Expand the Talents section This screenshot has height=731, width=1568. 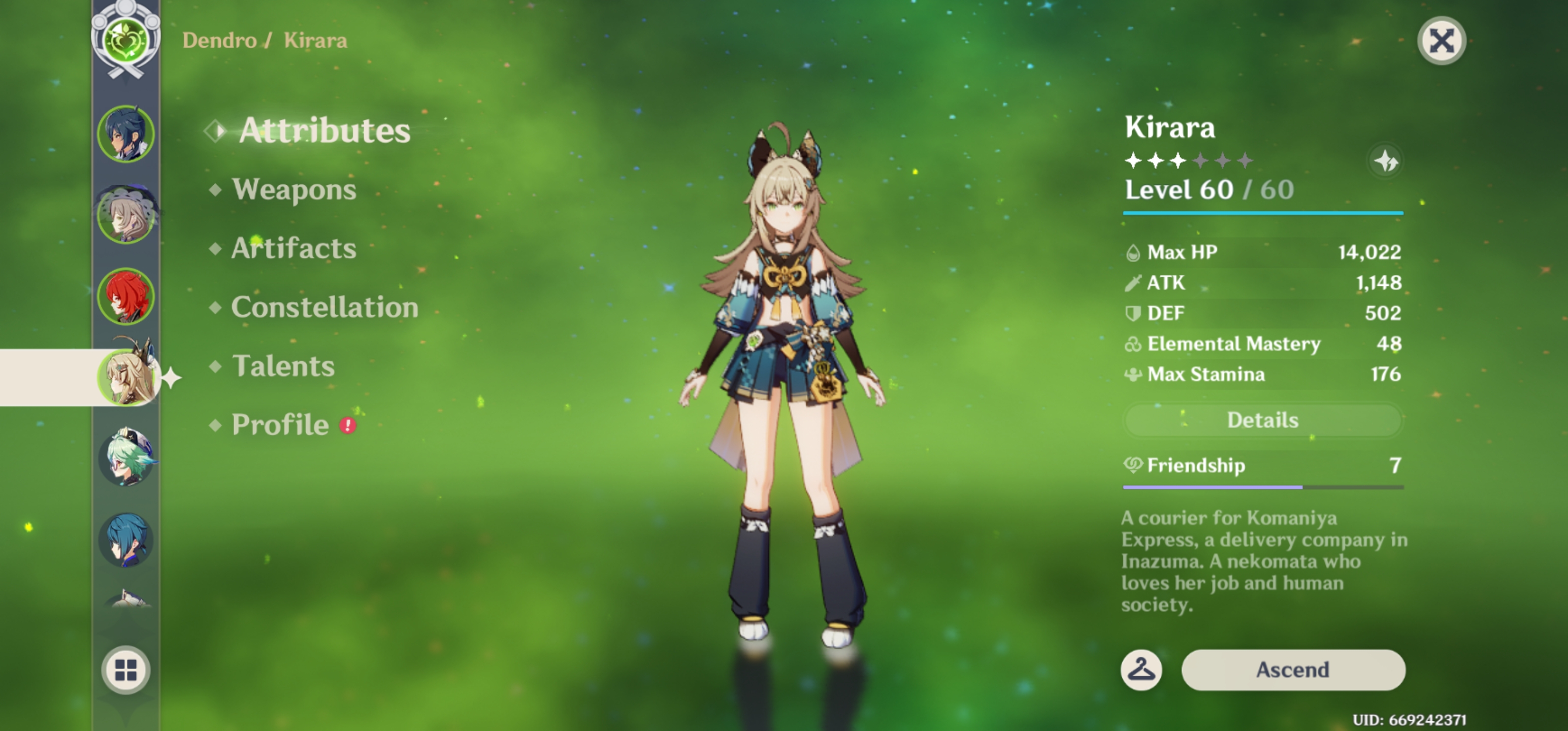283,366
